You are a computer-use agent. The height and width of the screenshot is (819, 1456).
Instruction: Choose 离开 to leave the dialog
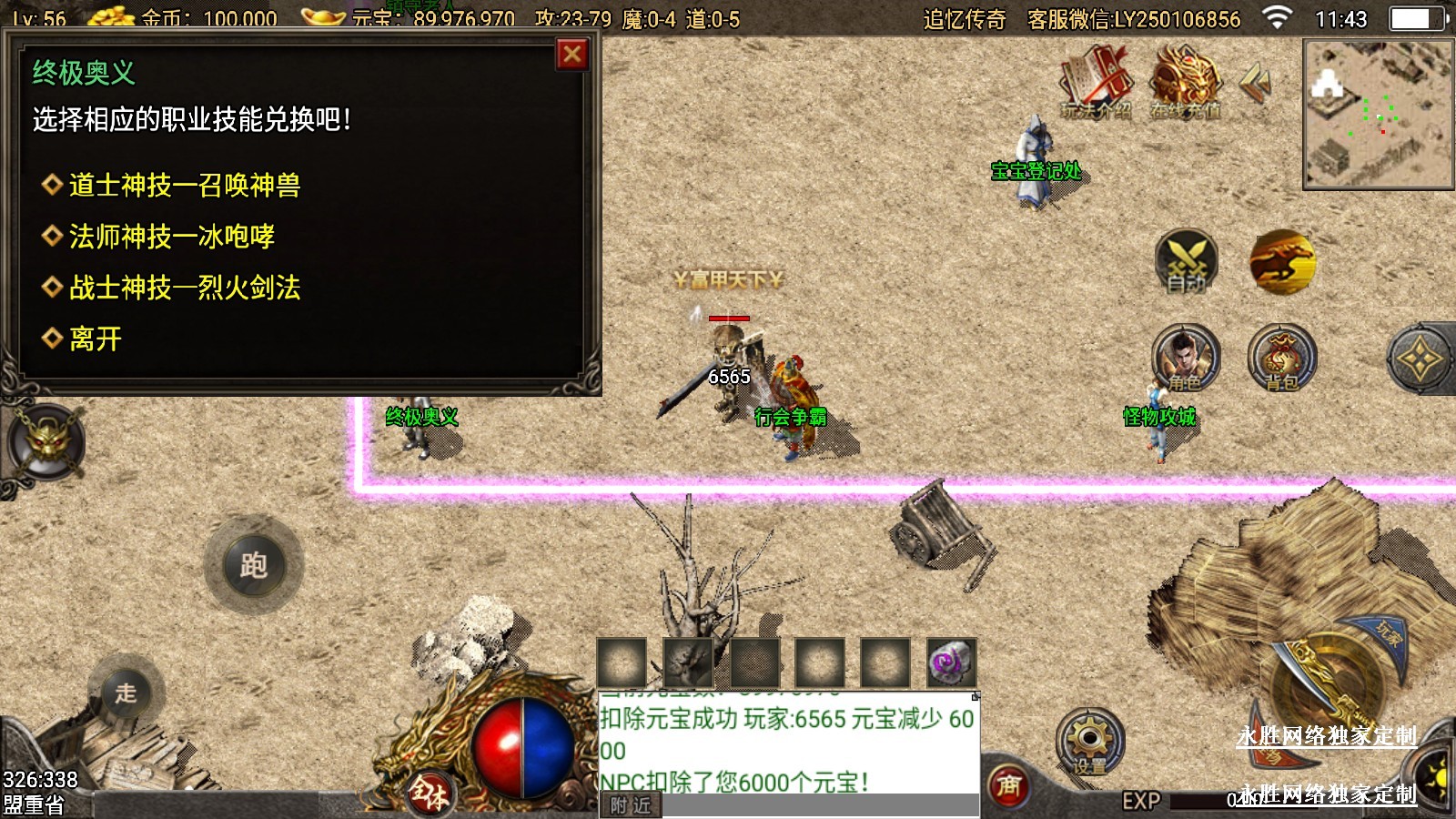coord(95,339)
